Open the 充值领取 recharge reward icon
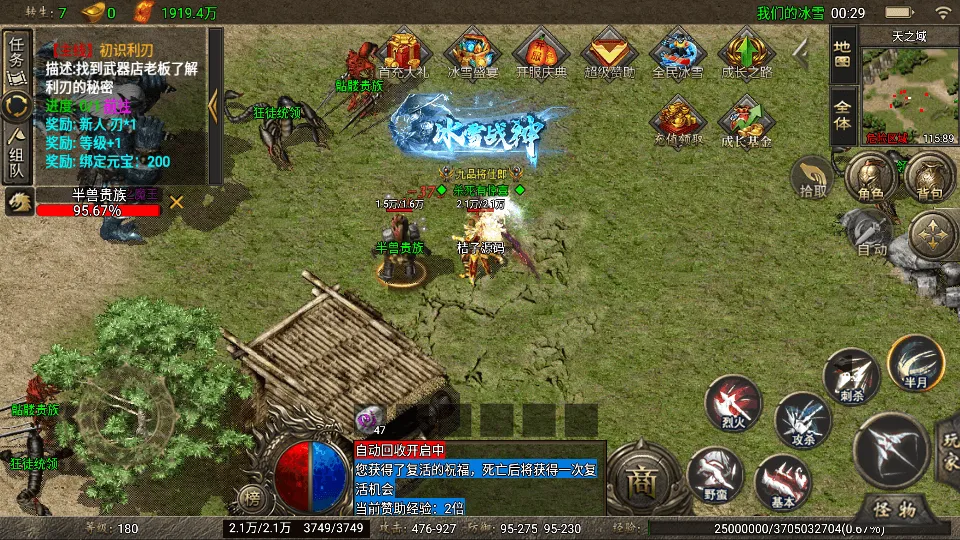960x540 pixels. [678, 120]
